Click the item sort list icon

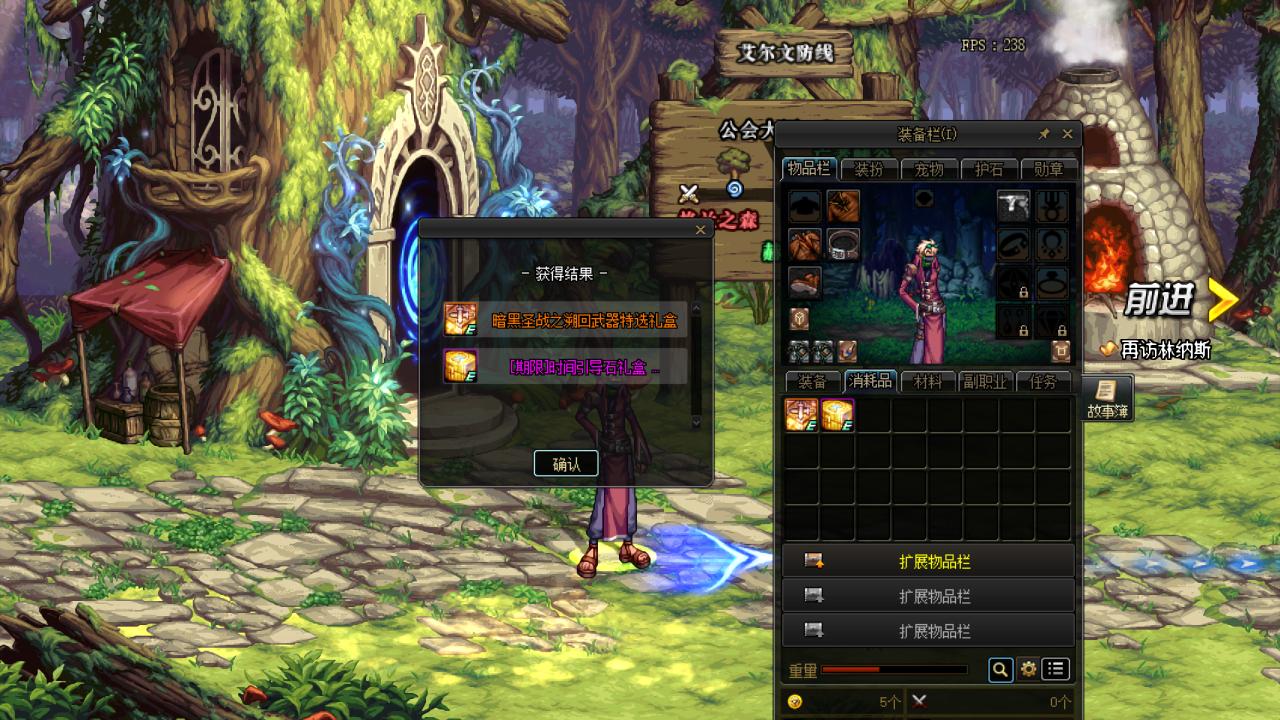[1057, 671]
